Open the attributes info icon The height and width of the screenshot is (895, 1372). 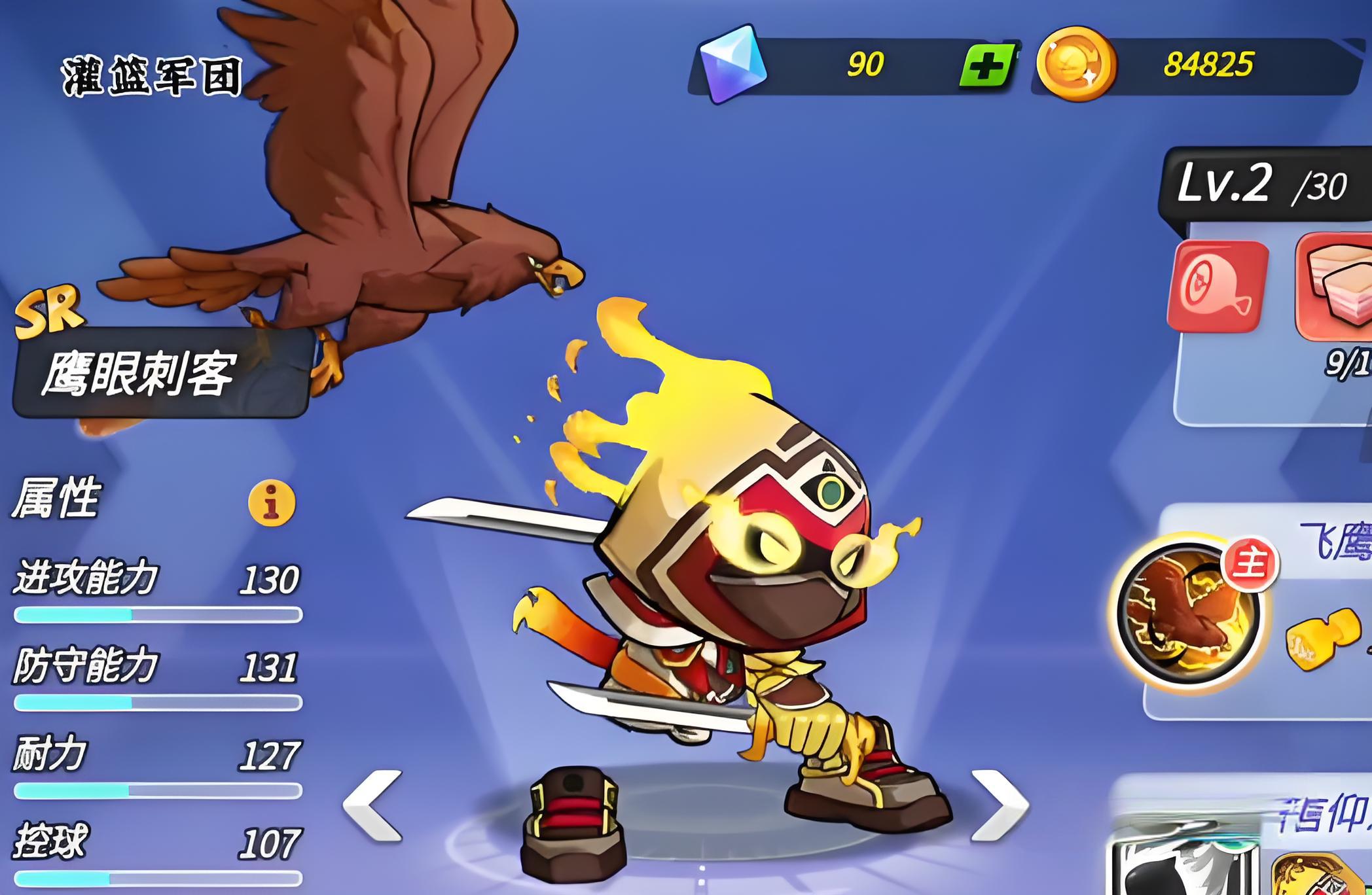tap(272, 502)
